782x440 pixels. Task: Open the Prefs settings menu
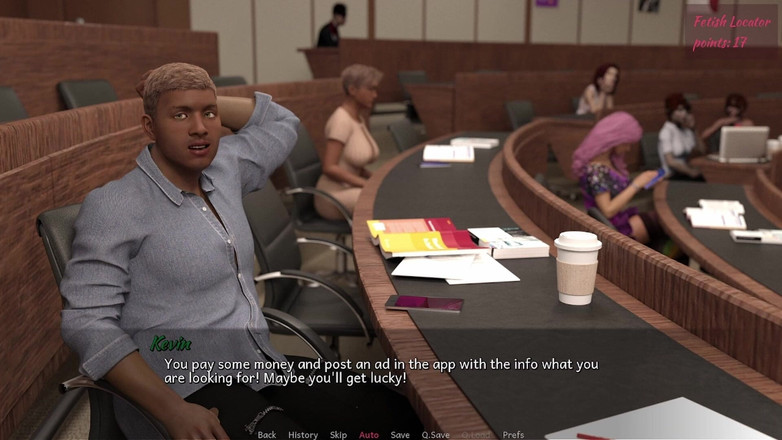point(513,435)
